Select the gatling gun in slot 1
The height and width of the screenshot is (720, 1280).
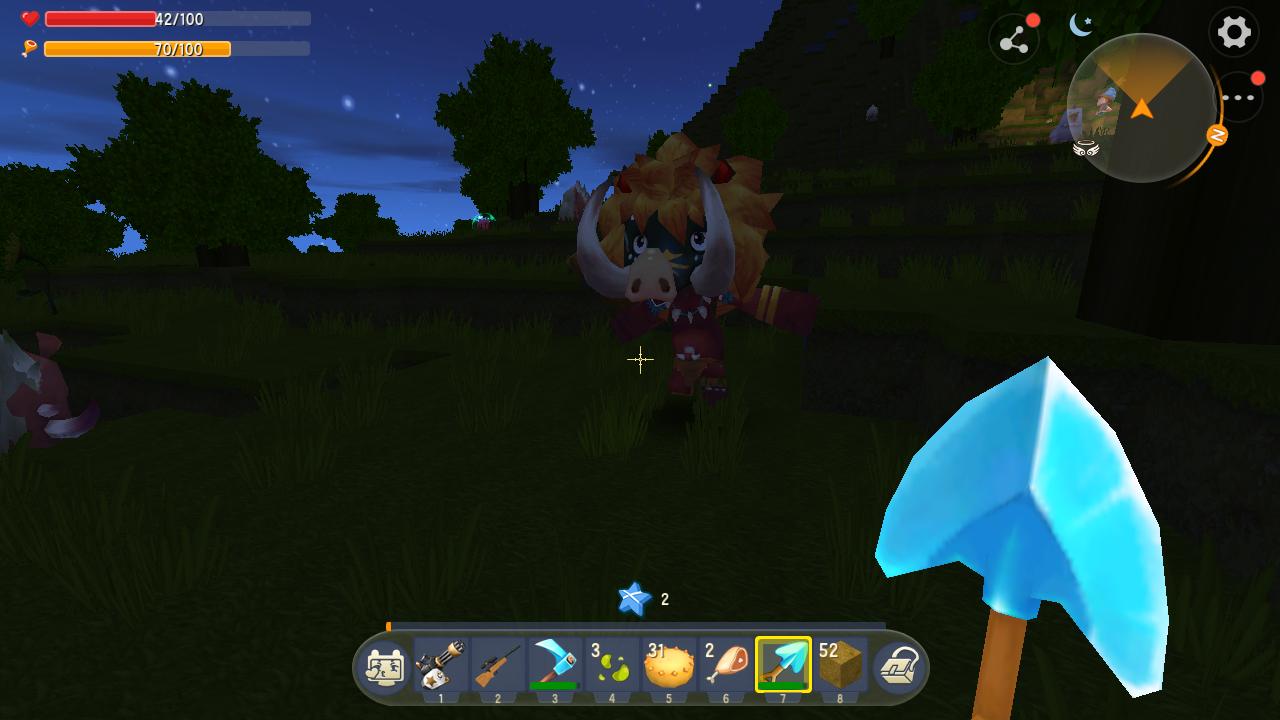441,665
